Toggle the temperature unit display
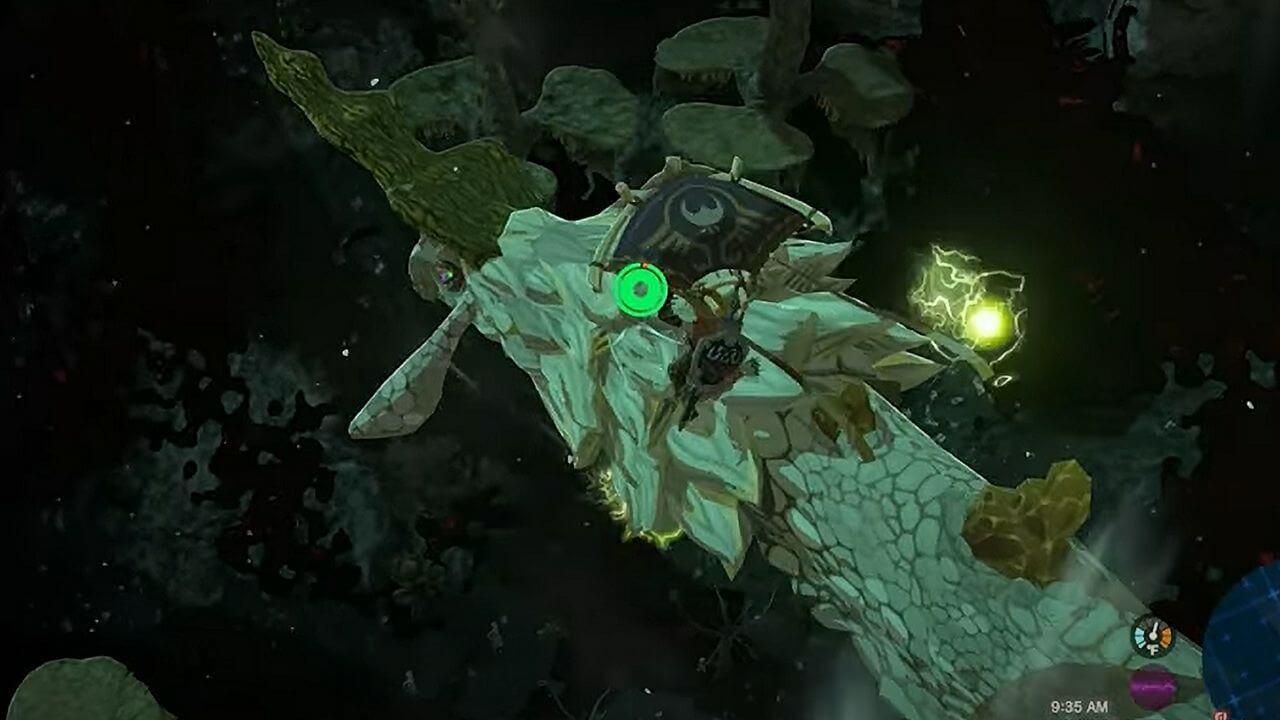Viewport: 1280px width, 720px height. point(1153,649)
